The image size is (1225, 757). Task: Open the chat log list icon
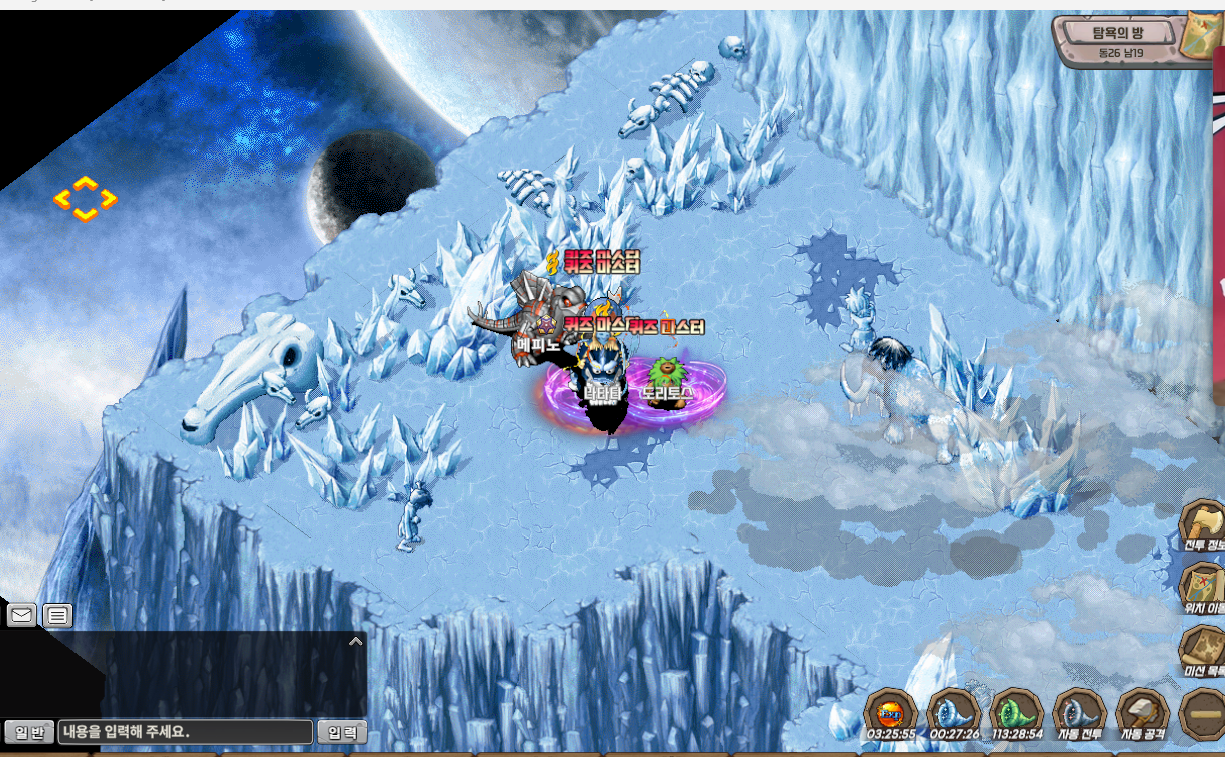coord(57,615)
